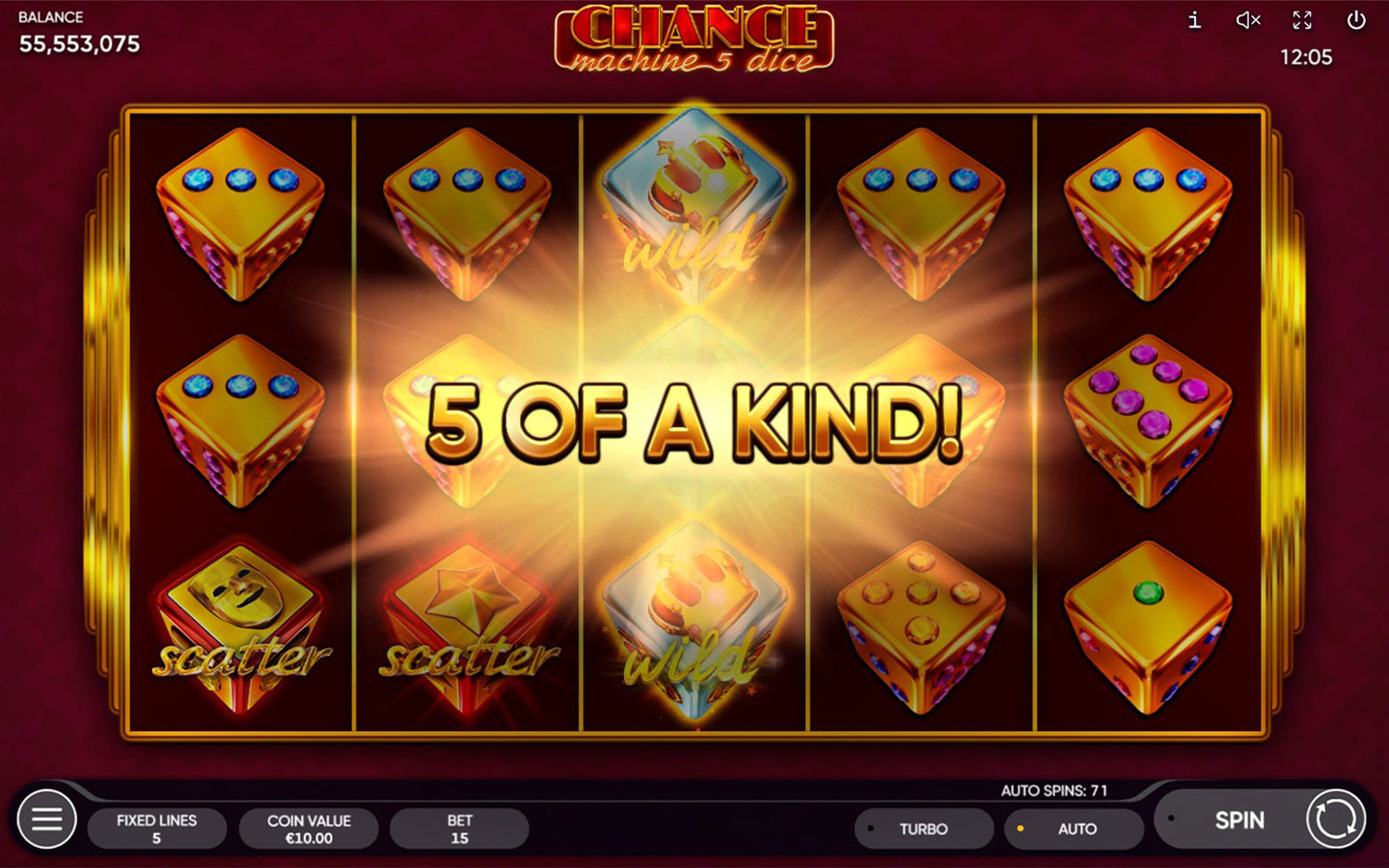Open the Coin Value selector
The image size is (1389, 868).
309,828
